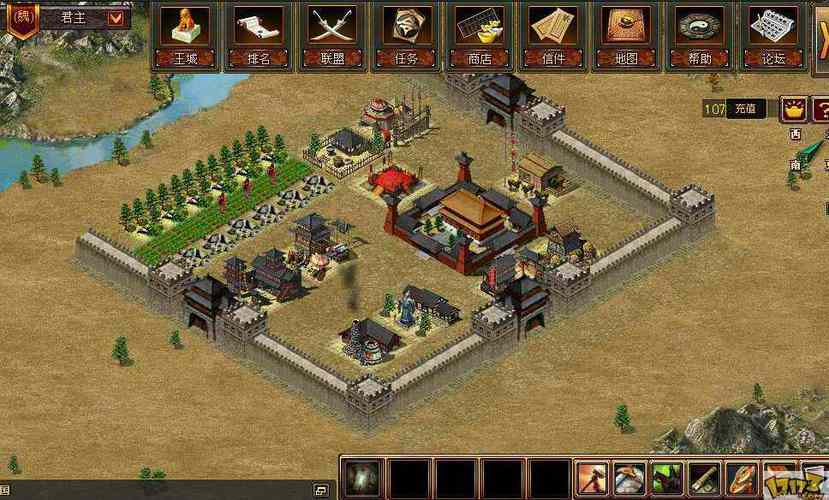Click the gold crown icon button
Viewport: 829px width, 500px height.
[794, 107]
